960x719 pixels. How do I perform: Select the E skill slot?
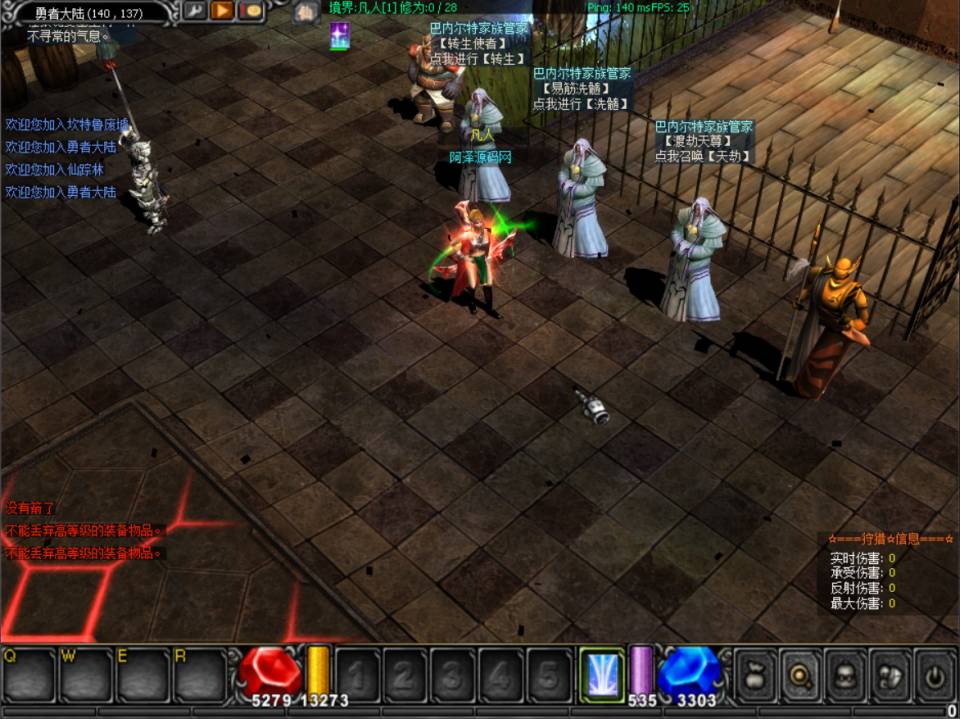(x=142, y=675)
